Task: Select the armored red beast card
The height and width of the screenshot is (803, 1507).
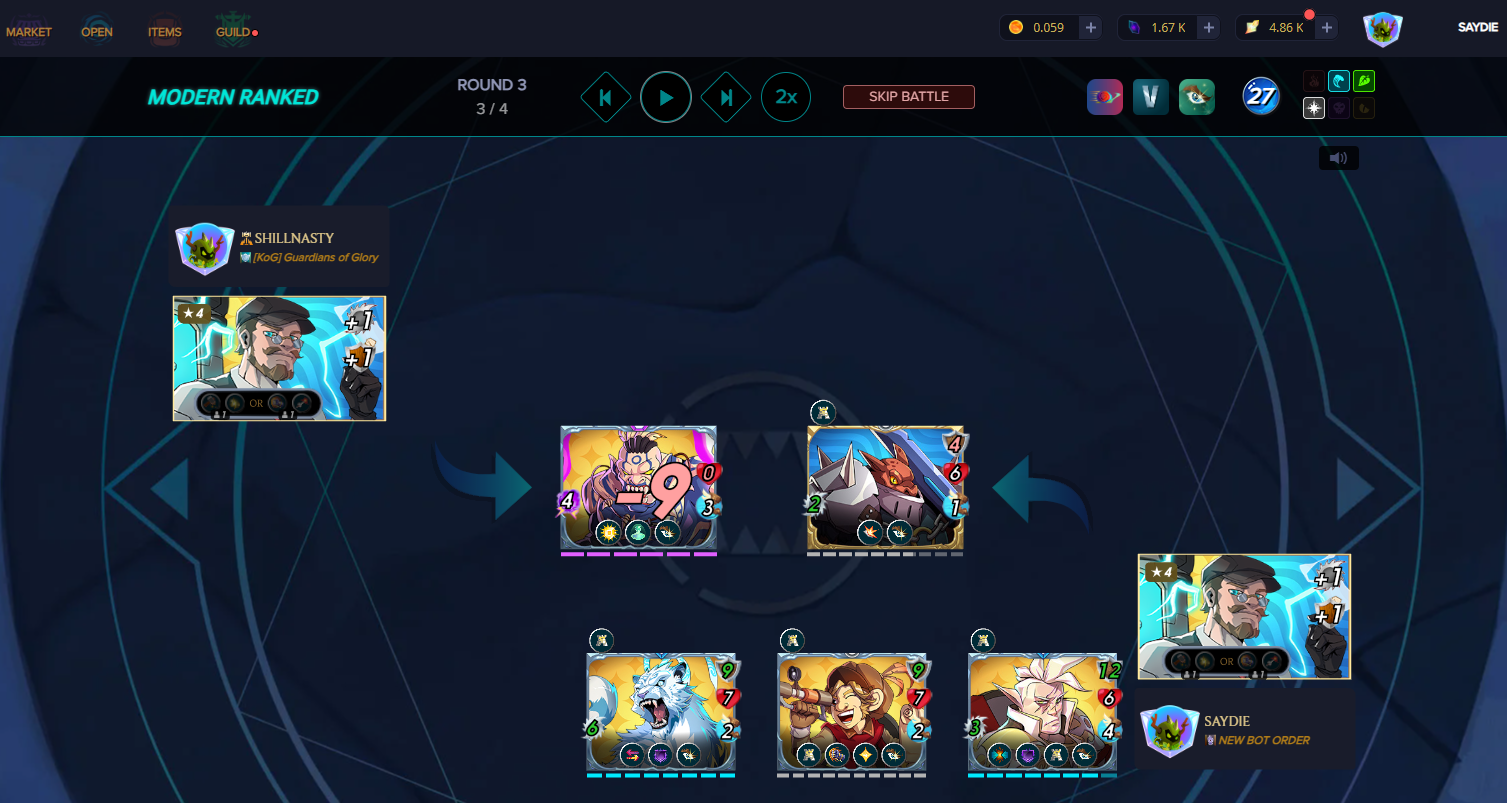Action: click(885, 487)
